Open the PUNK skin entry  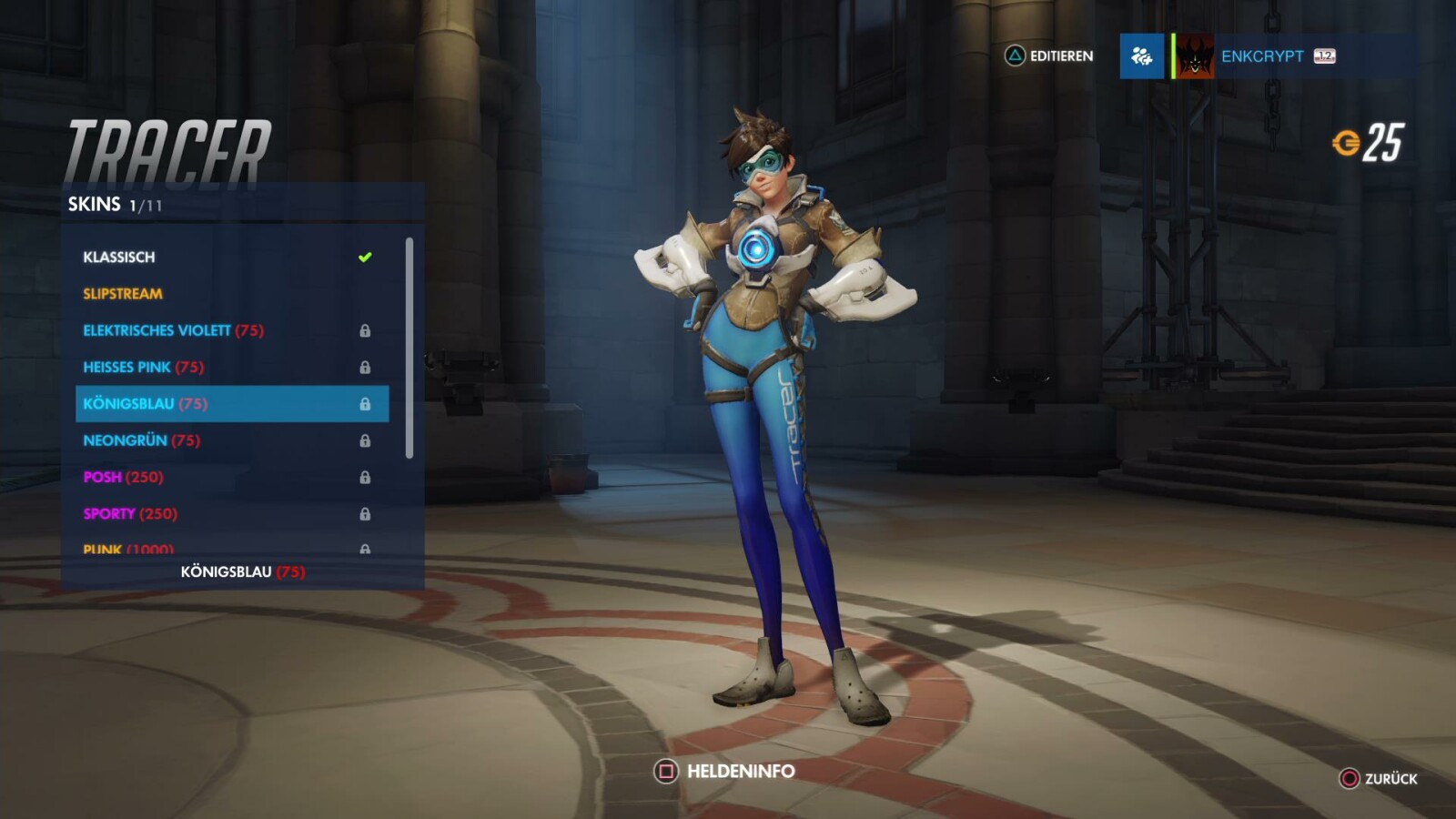click(x=105, y=549)
